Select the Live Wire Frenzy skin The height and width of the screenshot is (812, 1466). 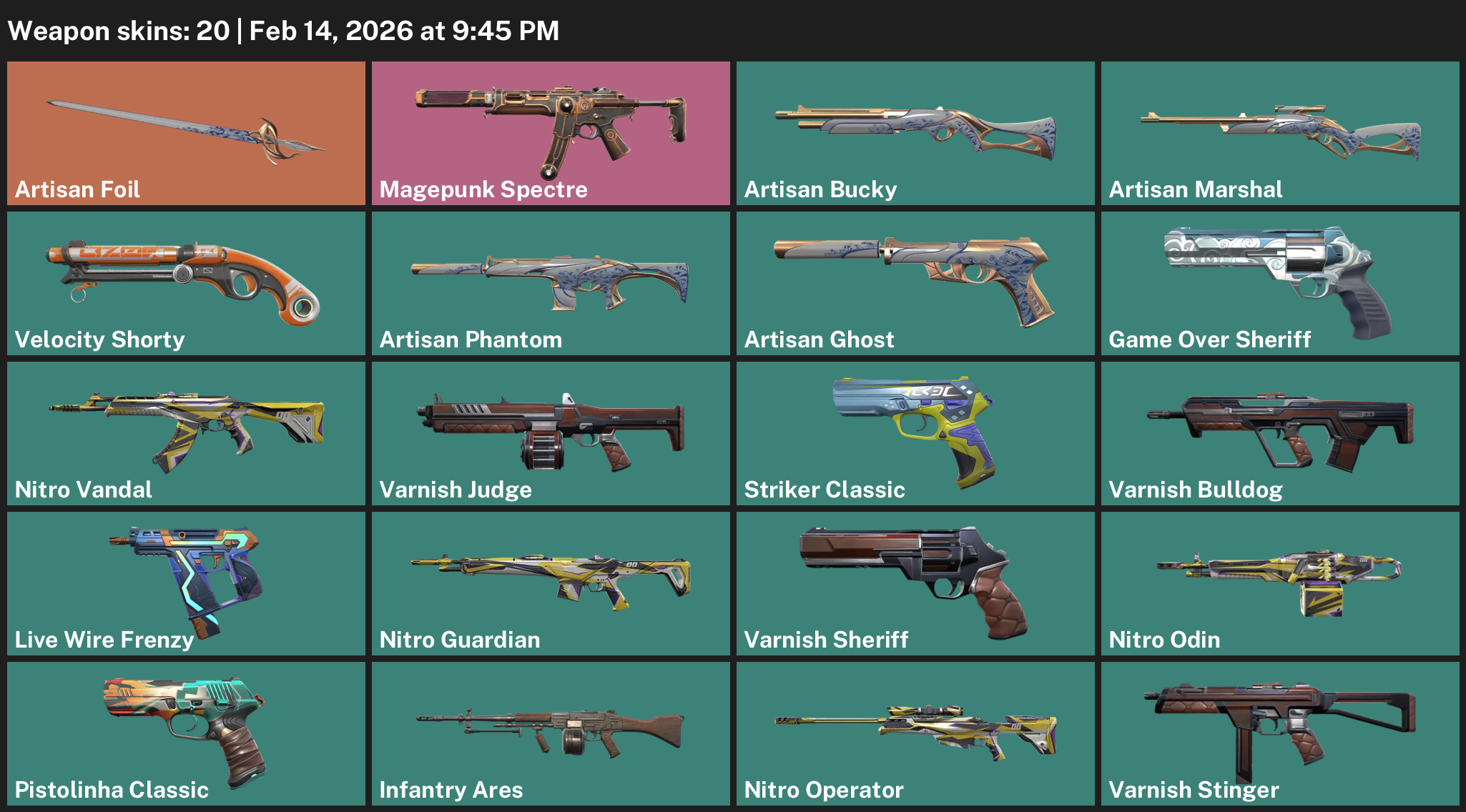coord(186,583)
